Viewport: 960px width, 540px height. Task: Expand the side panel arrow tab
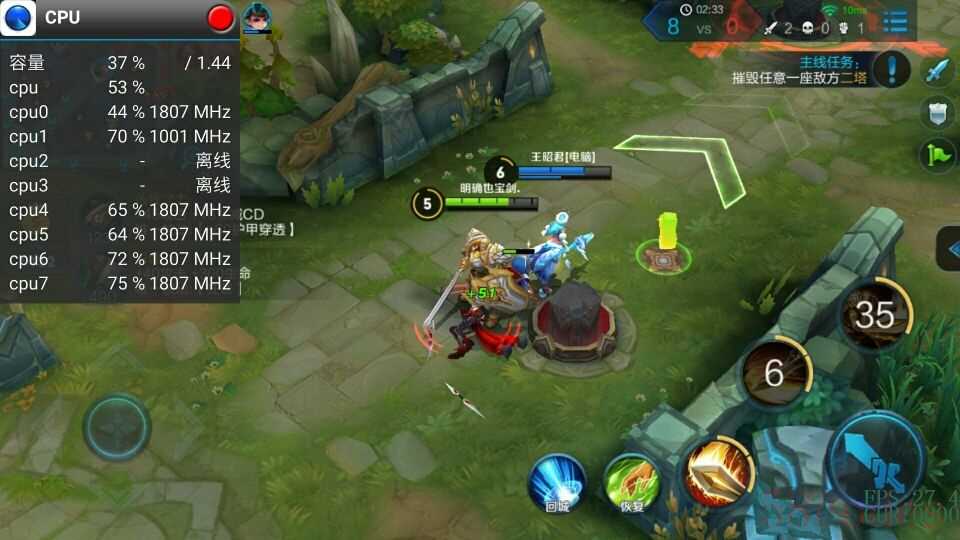(x=948, y=249)
